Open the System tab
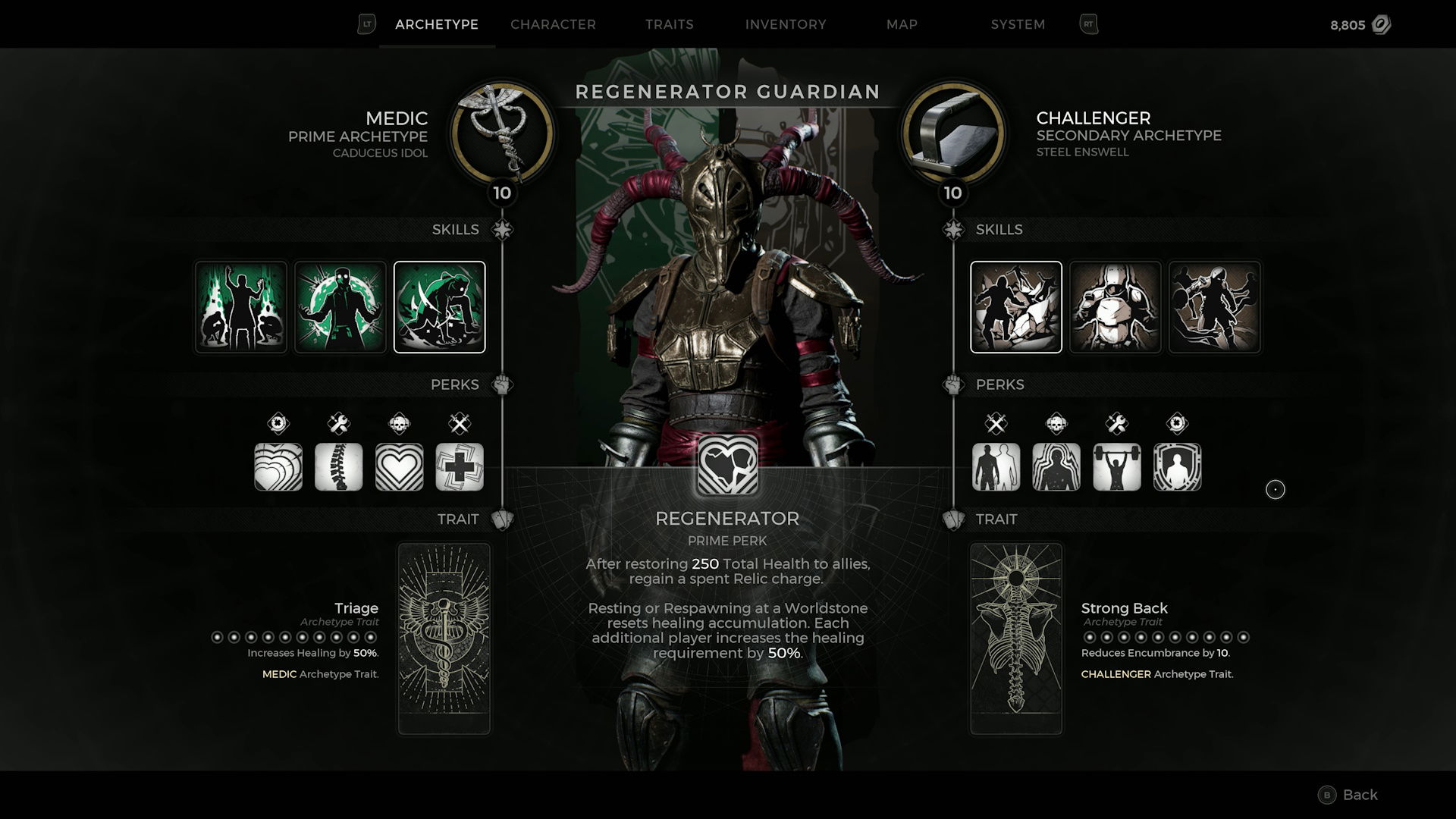Viewport: 1456px width, 819px height. click(1018, 24)
